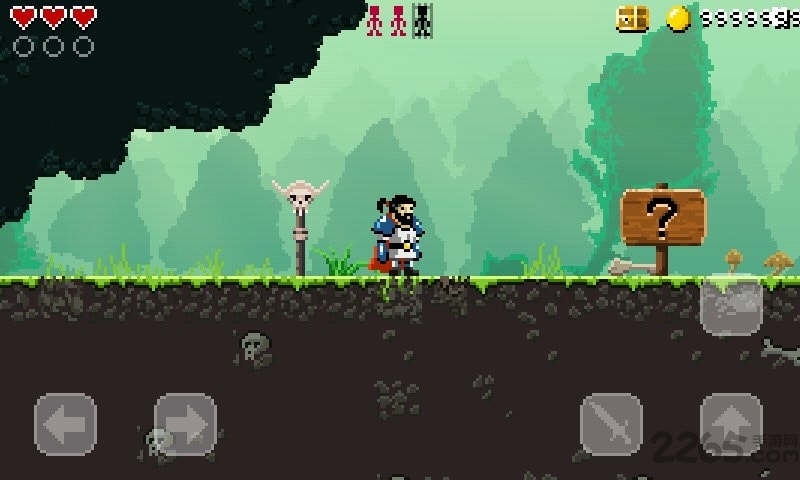Tap the left arrow movement button
Image resolution: width=800 pixels, height=480 pixels.
click(66, 424)
